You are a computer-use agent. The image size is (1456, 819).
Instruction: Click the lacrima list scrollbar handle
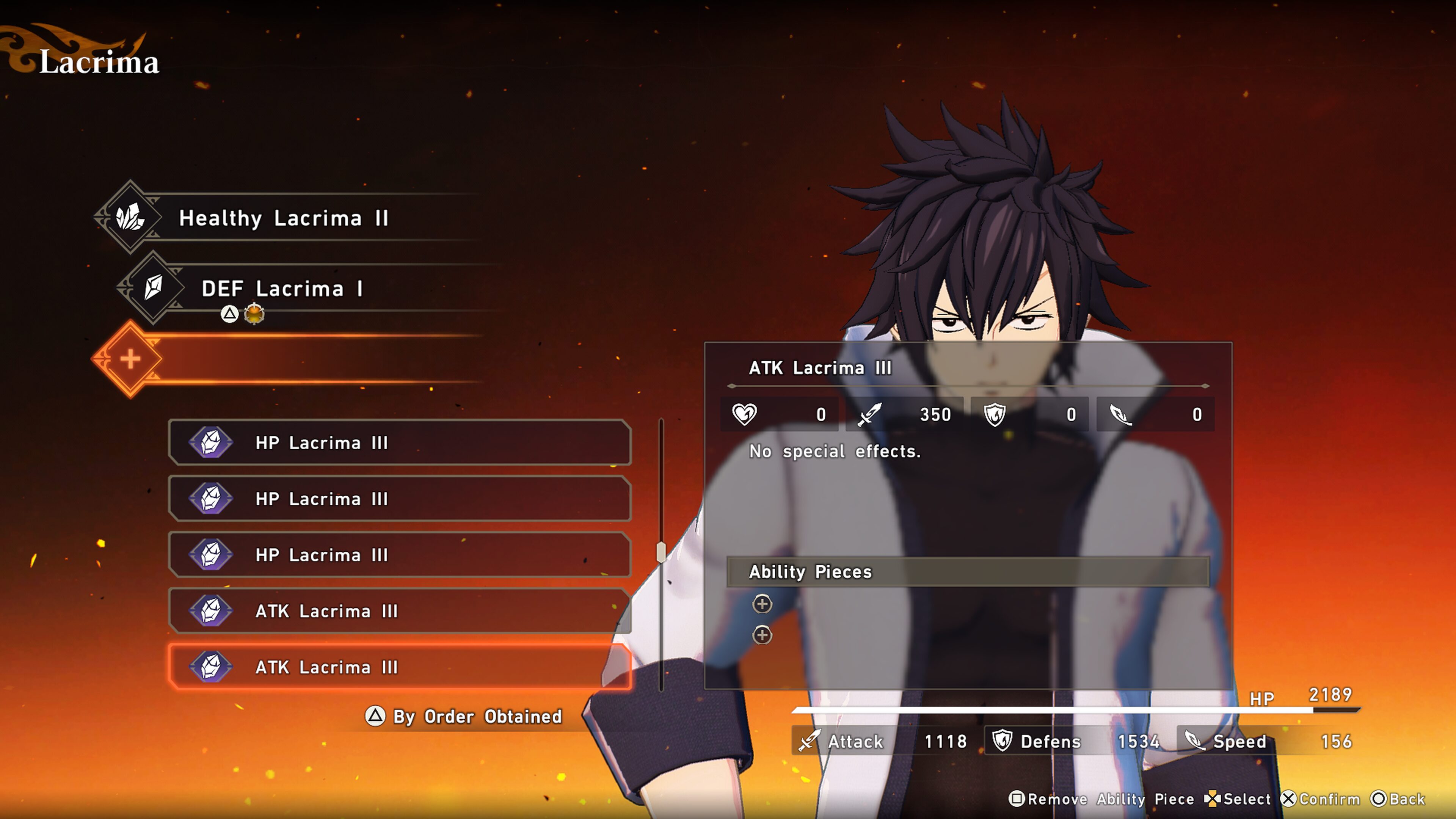pyautogui.click(x=661, y=552)
